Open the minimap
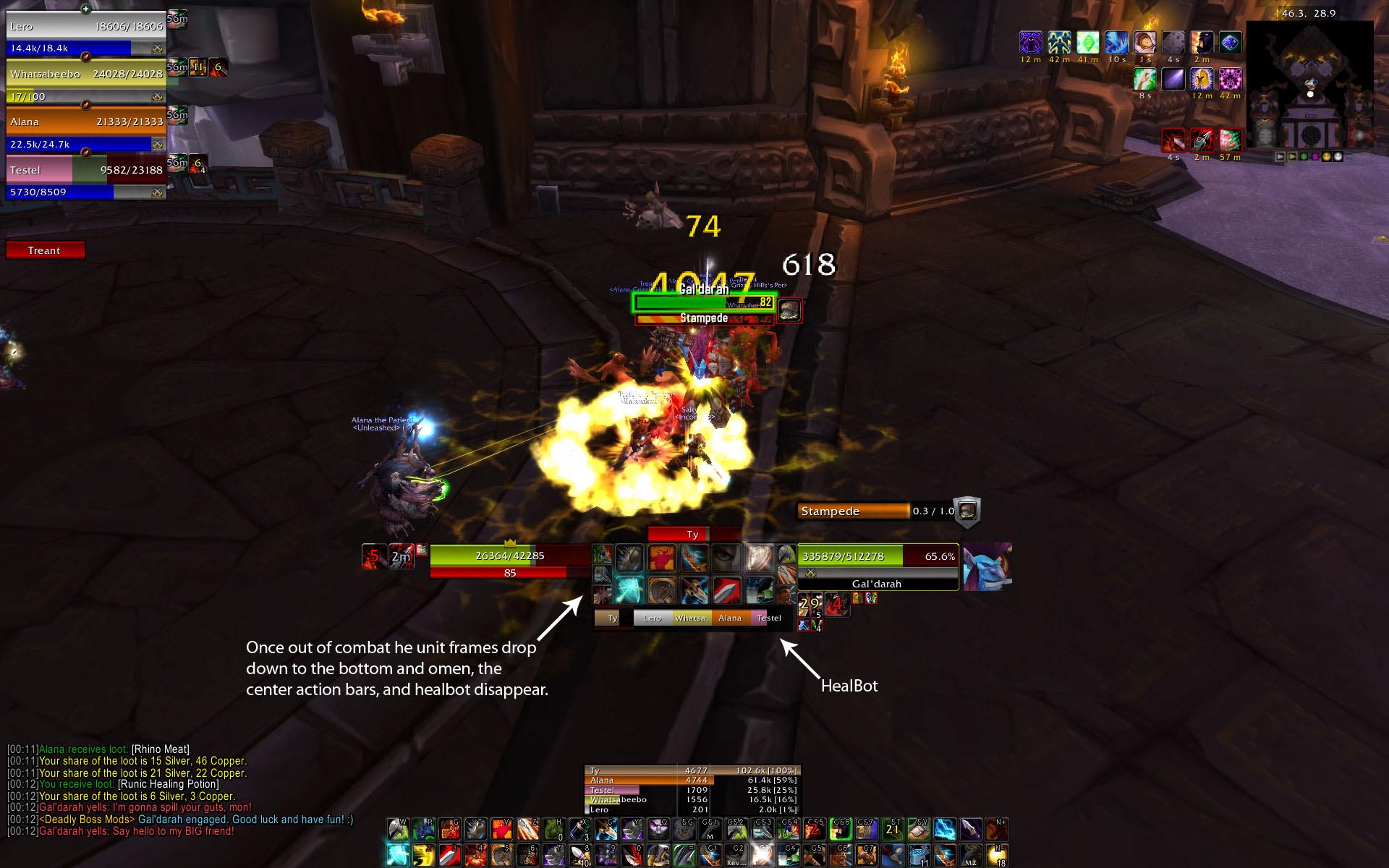The height and width of the screenshot is (868, 1389). 1309,87
